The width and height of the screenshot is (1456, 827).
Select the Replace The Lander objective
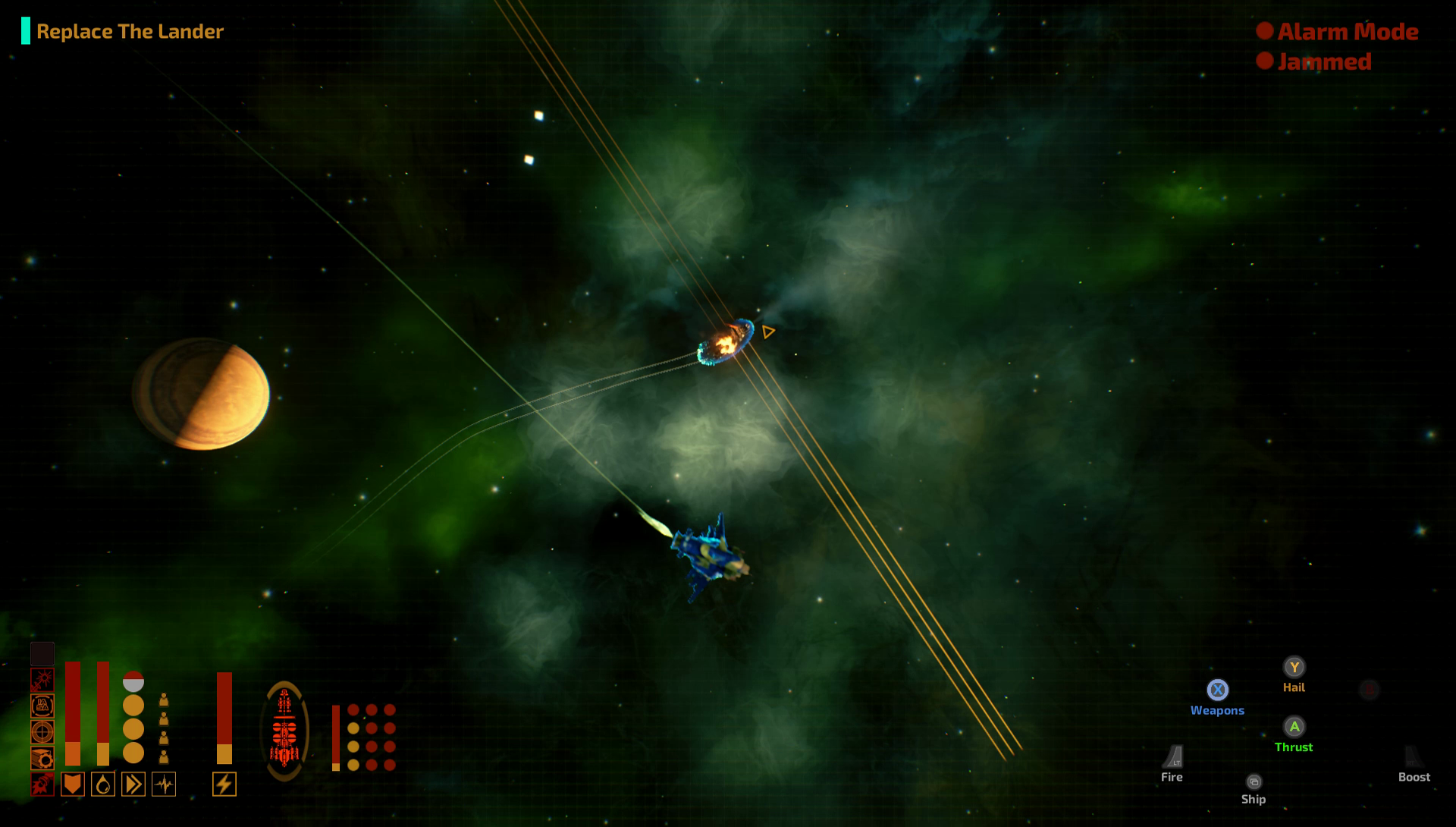pyautogui.click(x=130, y=32)
